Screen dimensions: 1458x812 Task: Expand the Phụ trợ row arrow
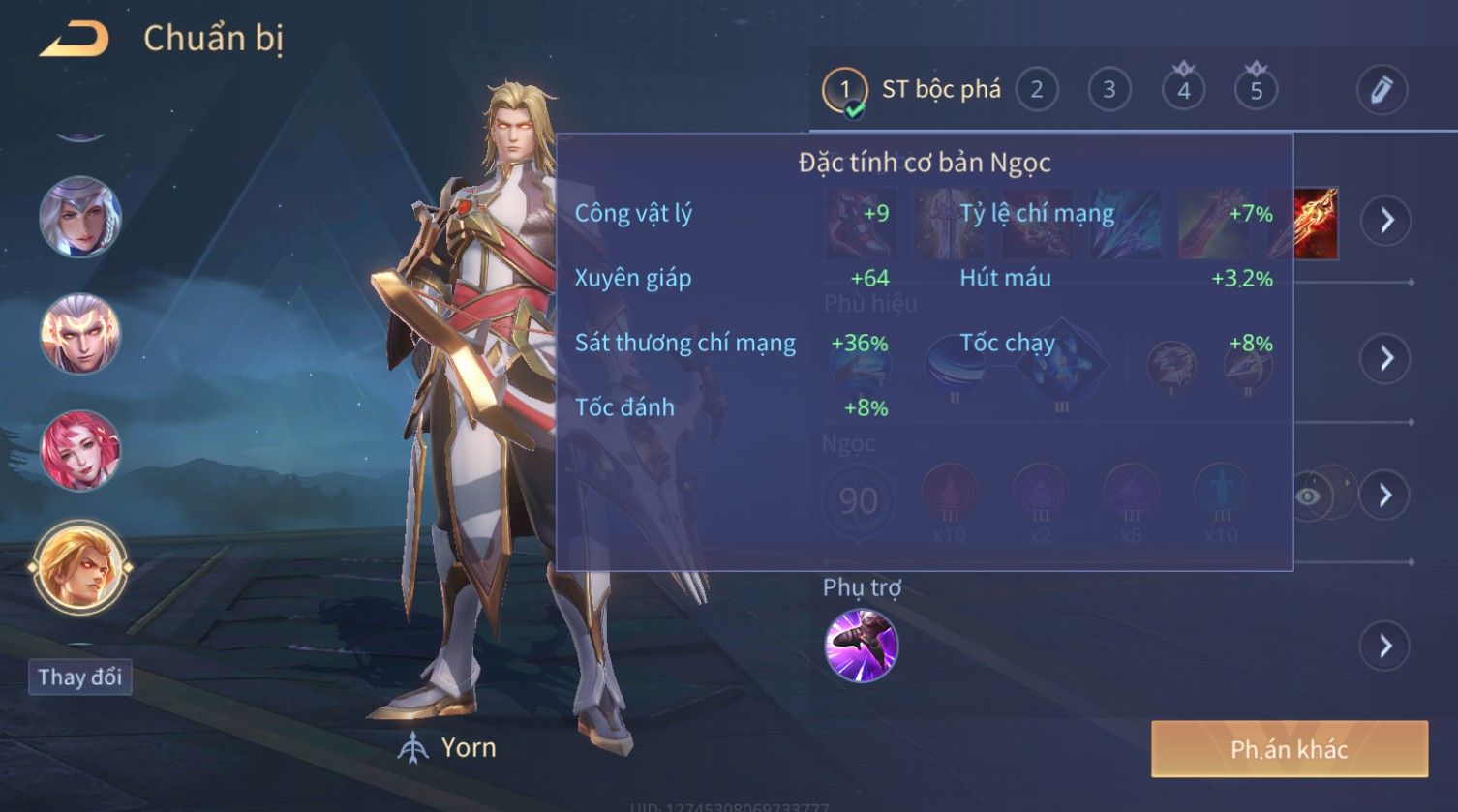point(1386,646)
